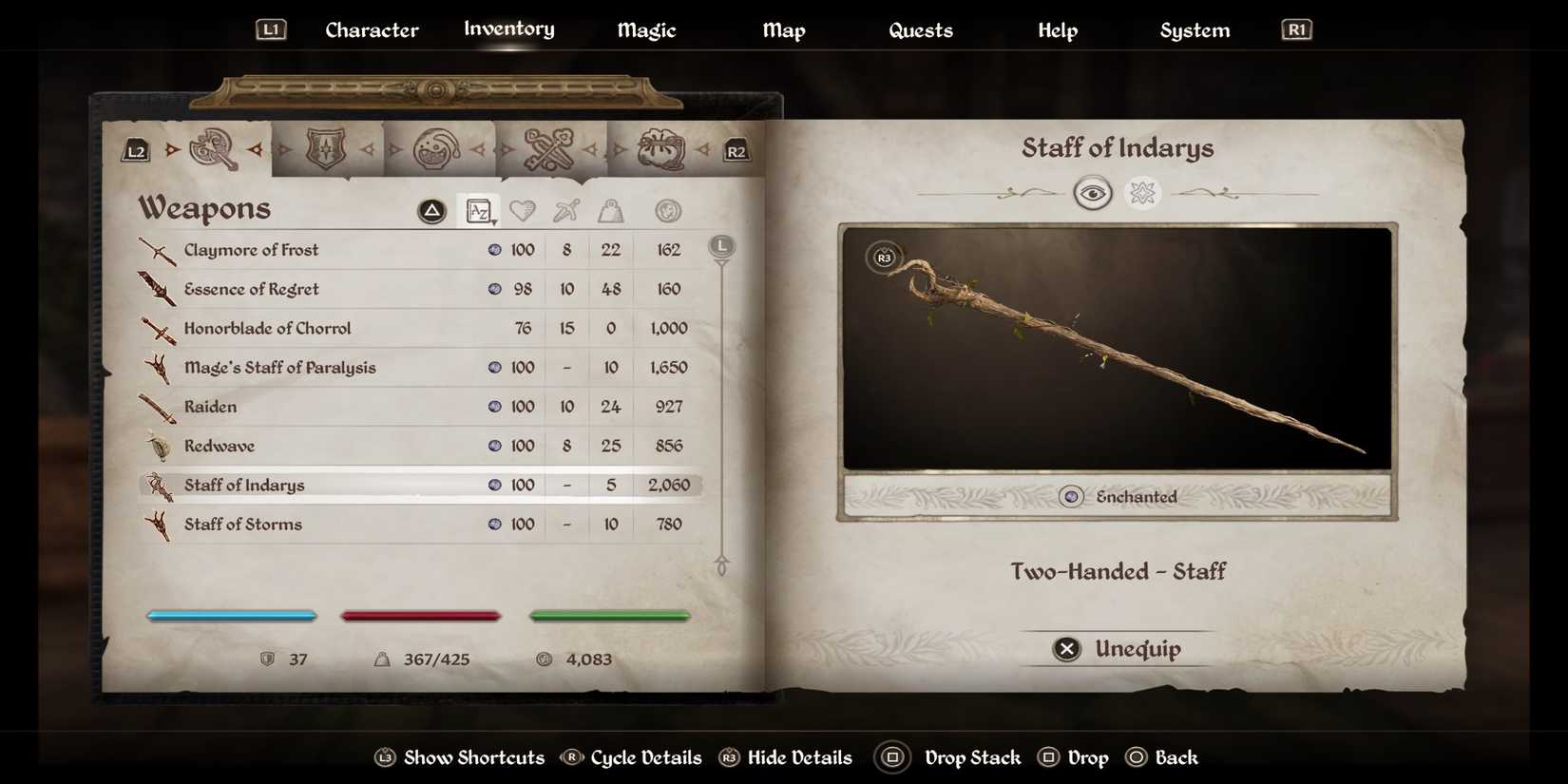This screenshot has width=1568, height=784.
Task: Sort weapons by the sword damage icon
Action: pos(565,210)
